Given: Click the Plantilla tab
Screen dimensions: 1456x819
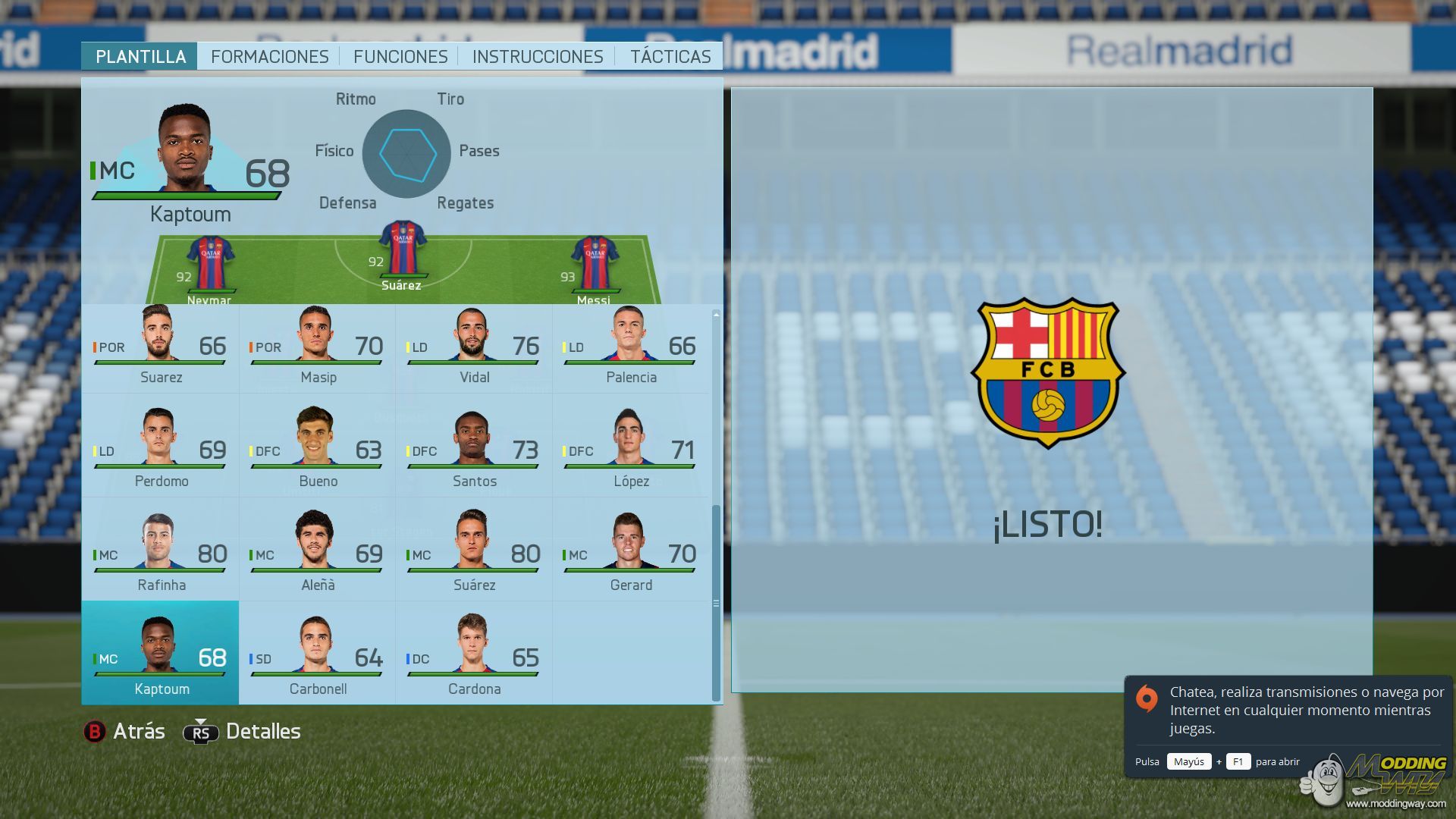Looking at the screenshot, I should [140, 57].
